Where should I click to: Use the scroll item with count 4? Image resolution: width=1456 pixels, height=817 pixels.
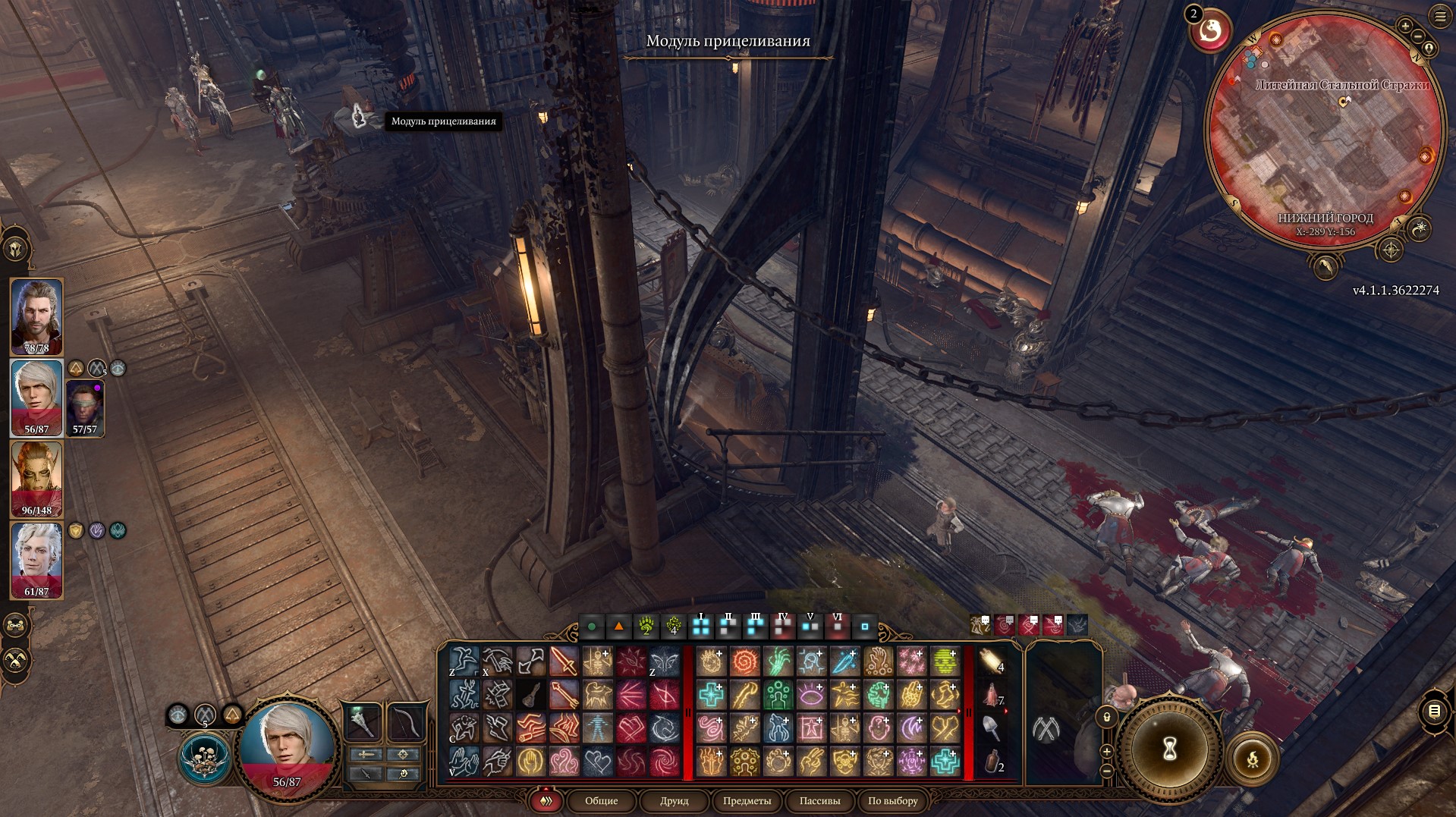click(991, 661)
